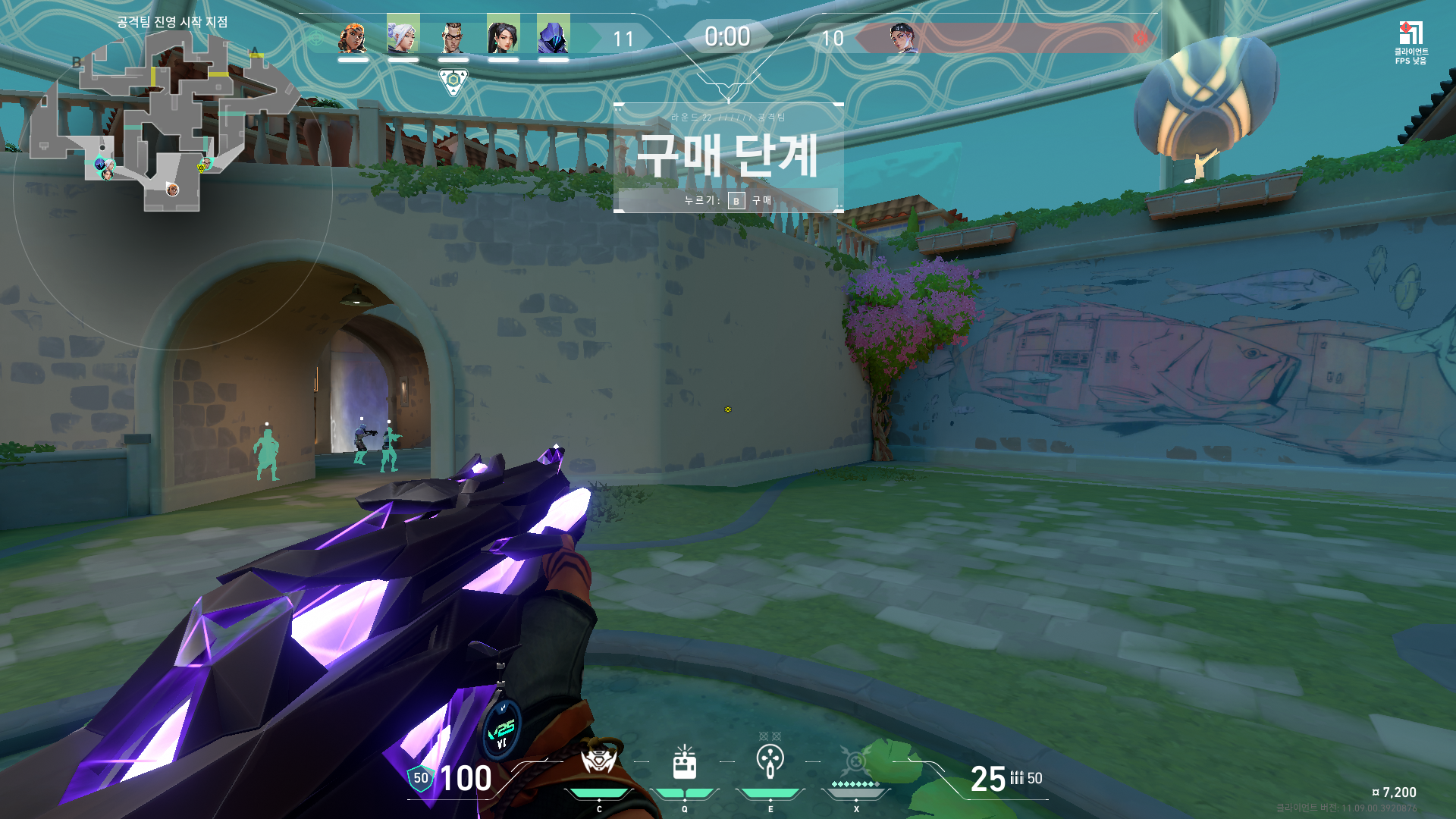This screenshot has height=819, width=1456.
Task: Select Jett's white-haired portrait
Action: 403,36
